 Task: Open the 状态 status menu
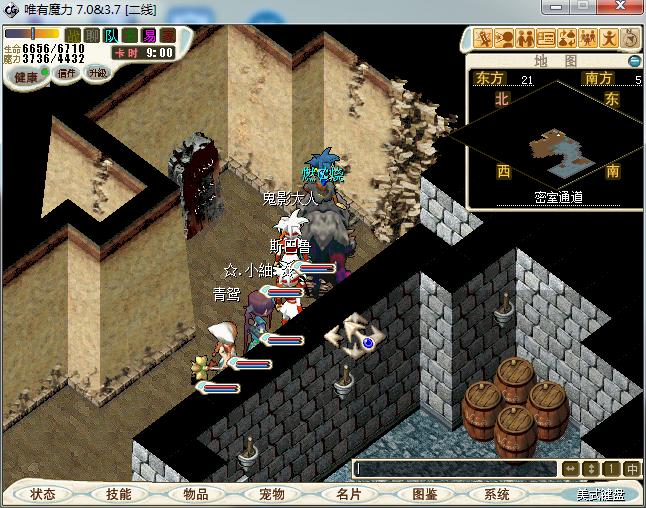pos(43,494)
